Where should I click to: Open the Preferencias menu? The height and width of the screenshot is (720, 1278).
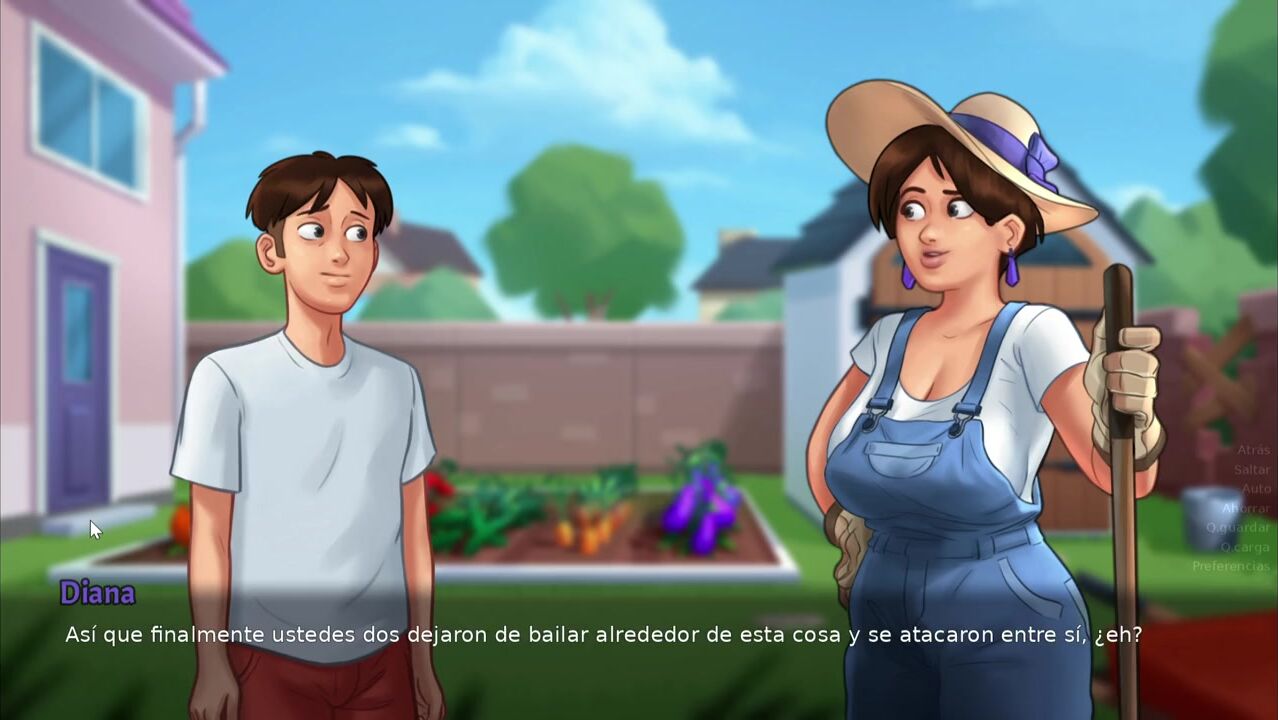coord(1230,566)
